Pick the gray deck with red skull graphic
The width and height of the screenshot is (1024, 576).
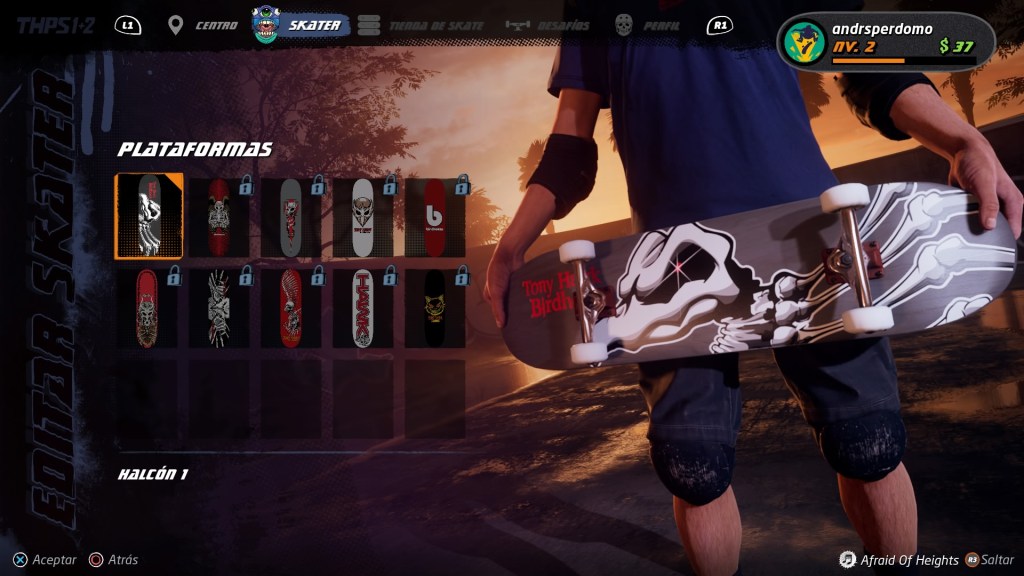click(291, 217)
